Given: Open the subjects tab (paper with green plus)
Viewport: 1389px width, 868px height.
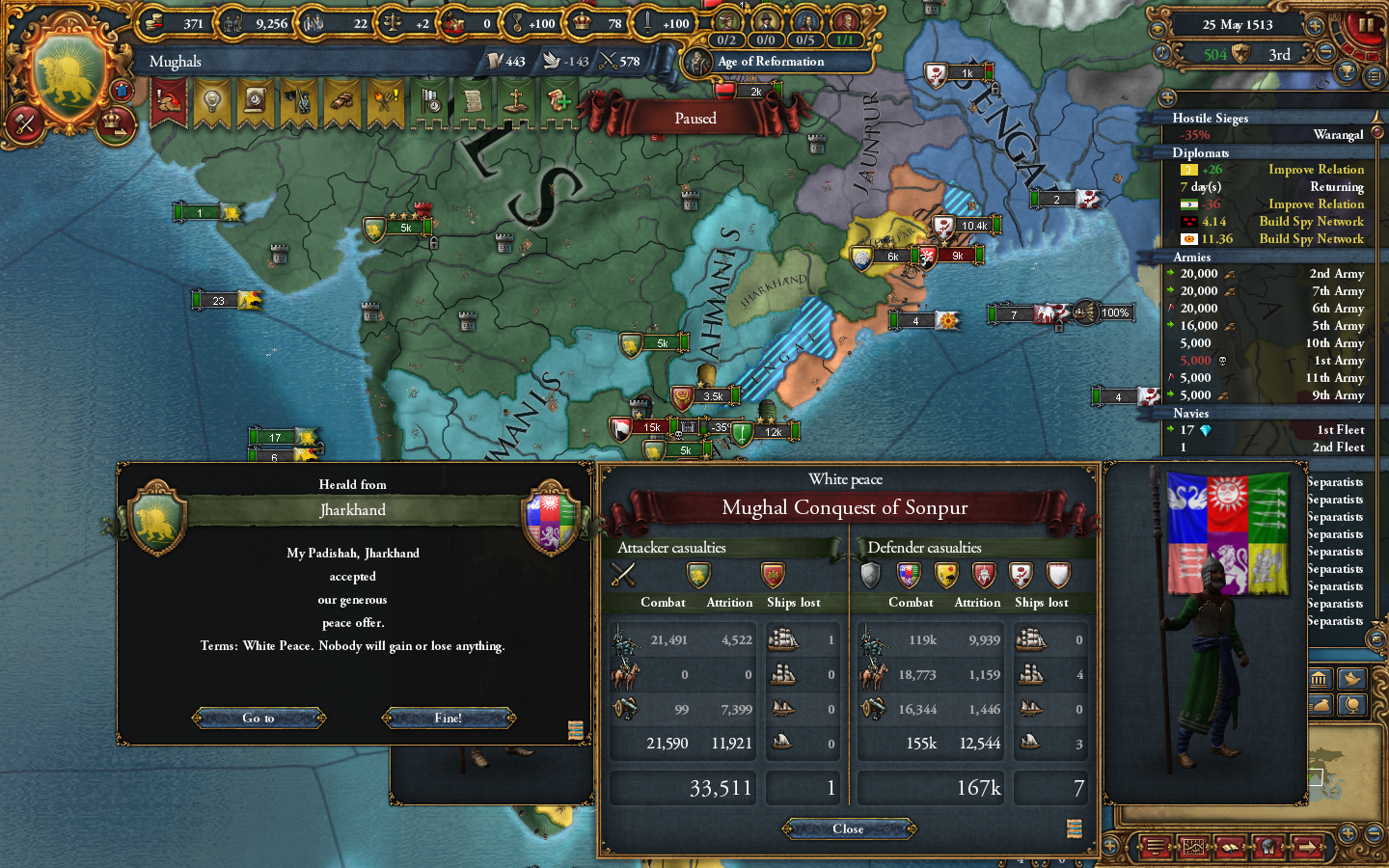Looking at the screenshot, I should click(x=558, y=101).
